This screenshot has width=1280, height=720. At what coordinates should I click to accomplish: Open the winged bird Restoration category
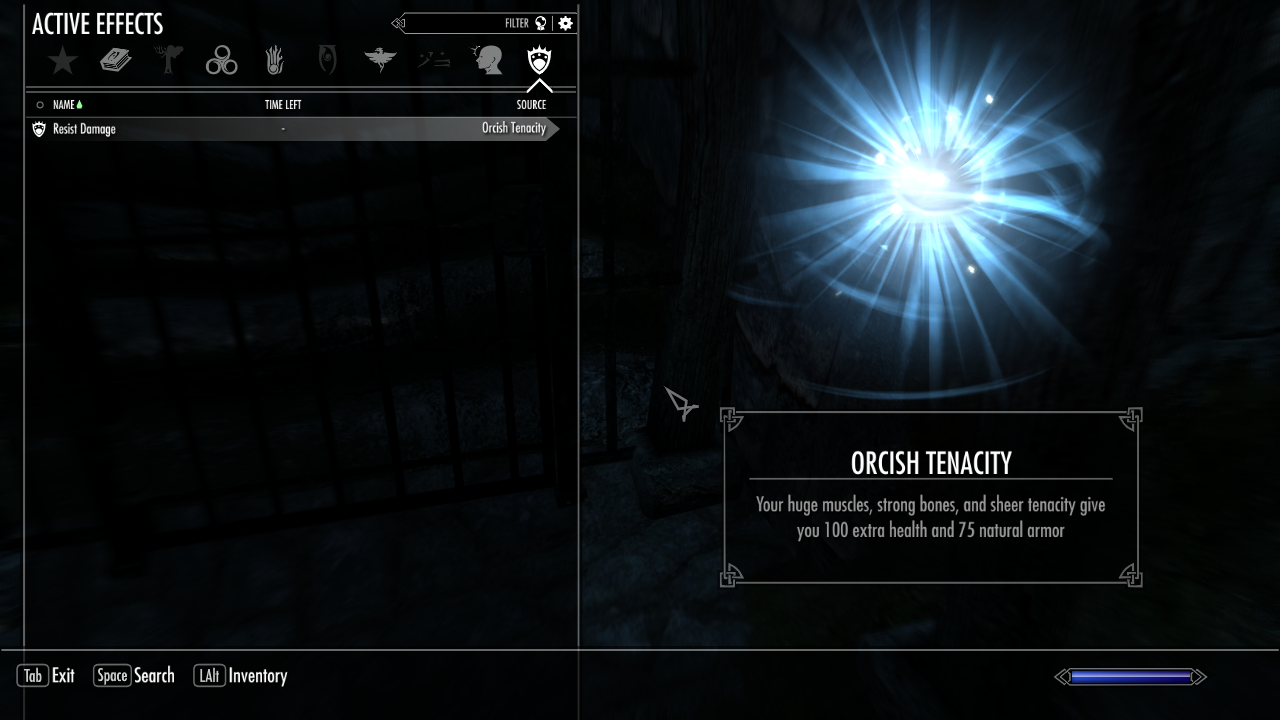point(380,61)
